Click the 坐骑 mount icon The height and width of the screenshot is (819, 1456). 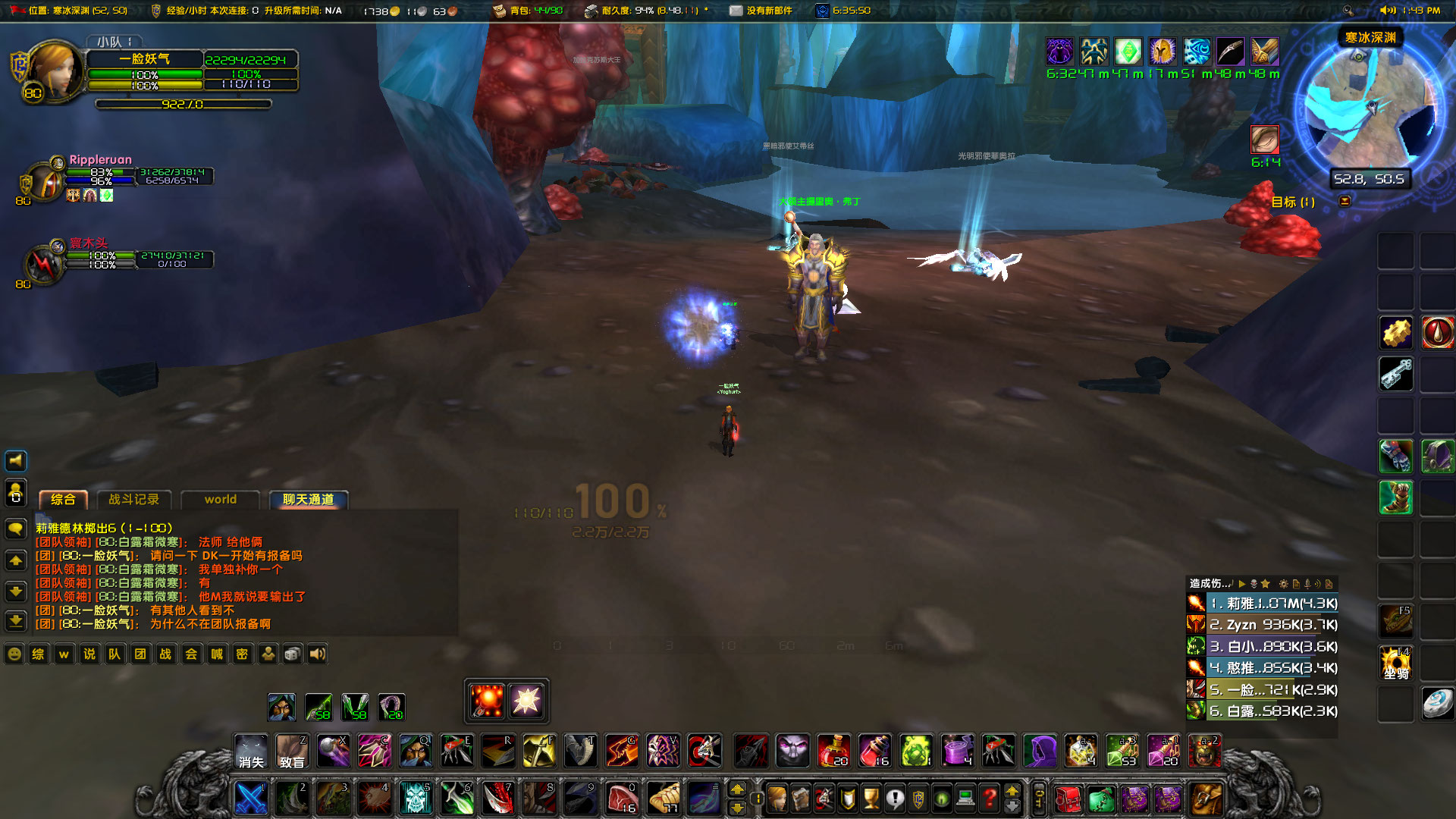click(x=1395, y=662)
